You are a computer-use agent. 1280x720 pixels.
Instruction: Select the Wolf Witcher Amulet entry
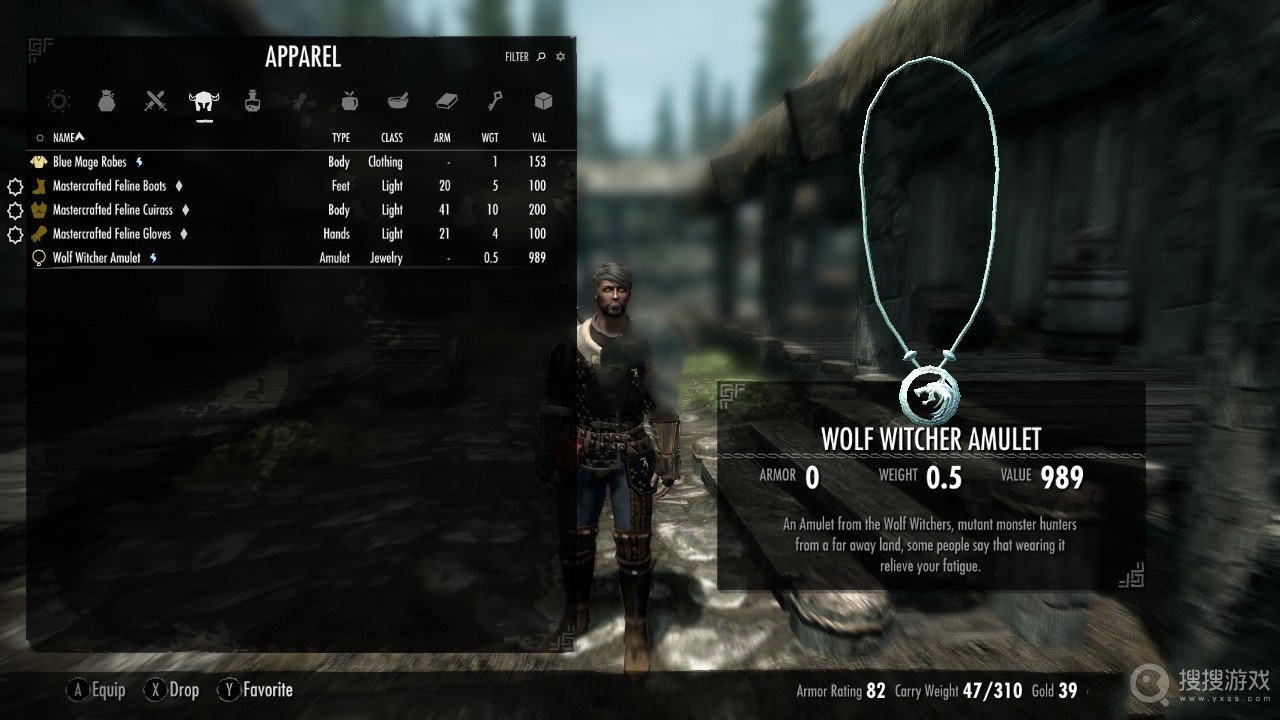[97, 258]
